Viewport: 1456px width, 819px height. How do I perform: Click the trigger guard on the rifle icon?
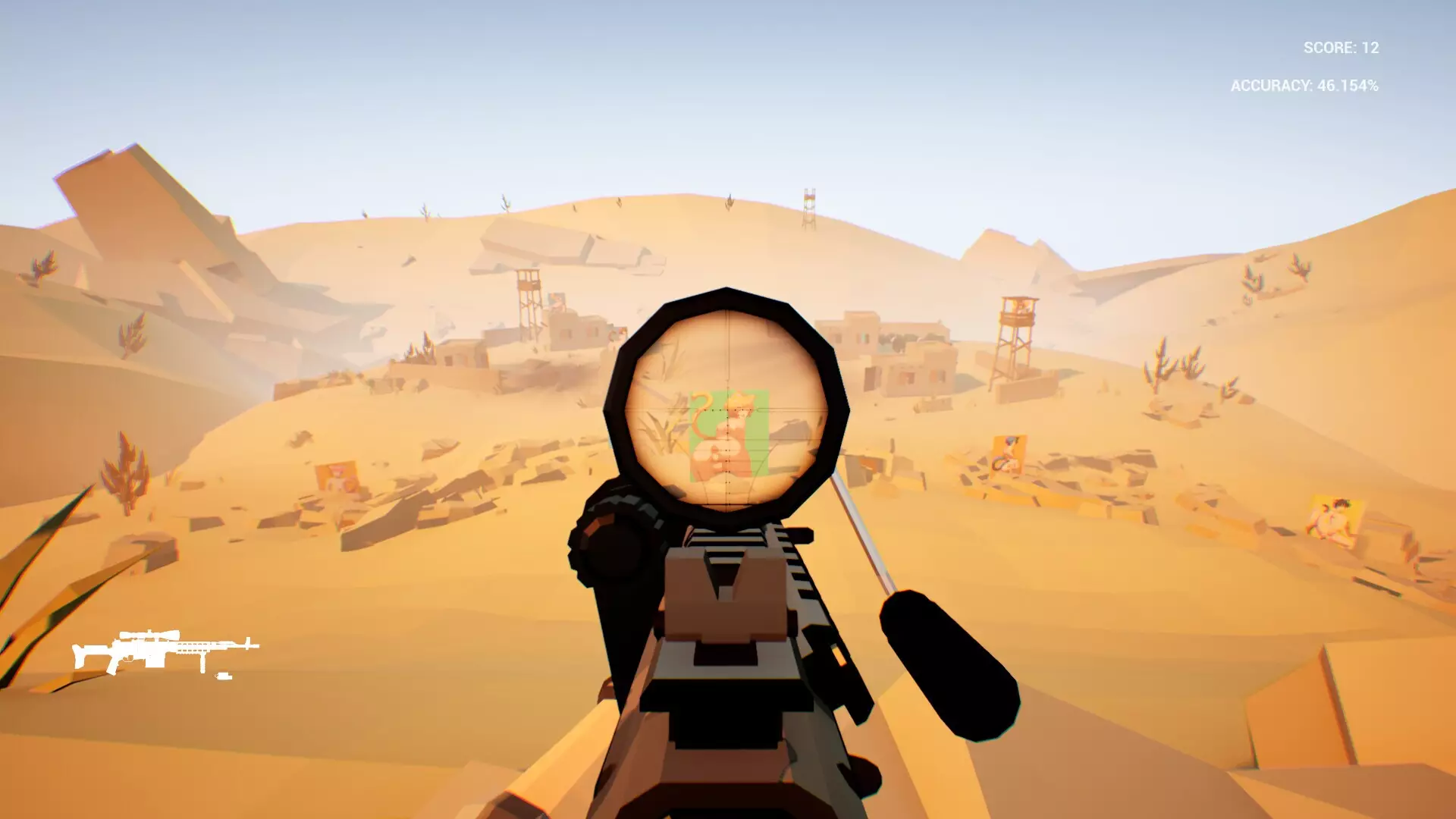coord(128,658)
